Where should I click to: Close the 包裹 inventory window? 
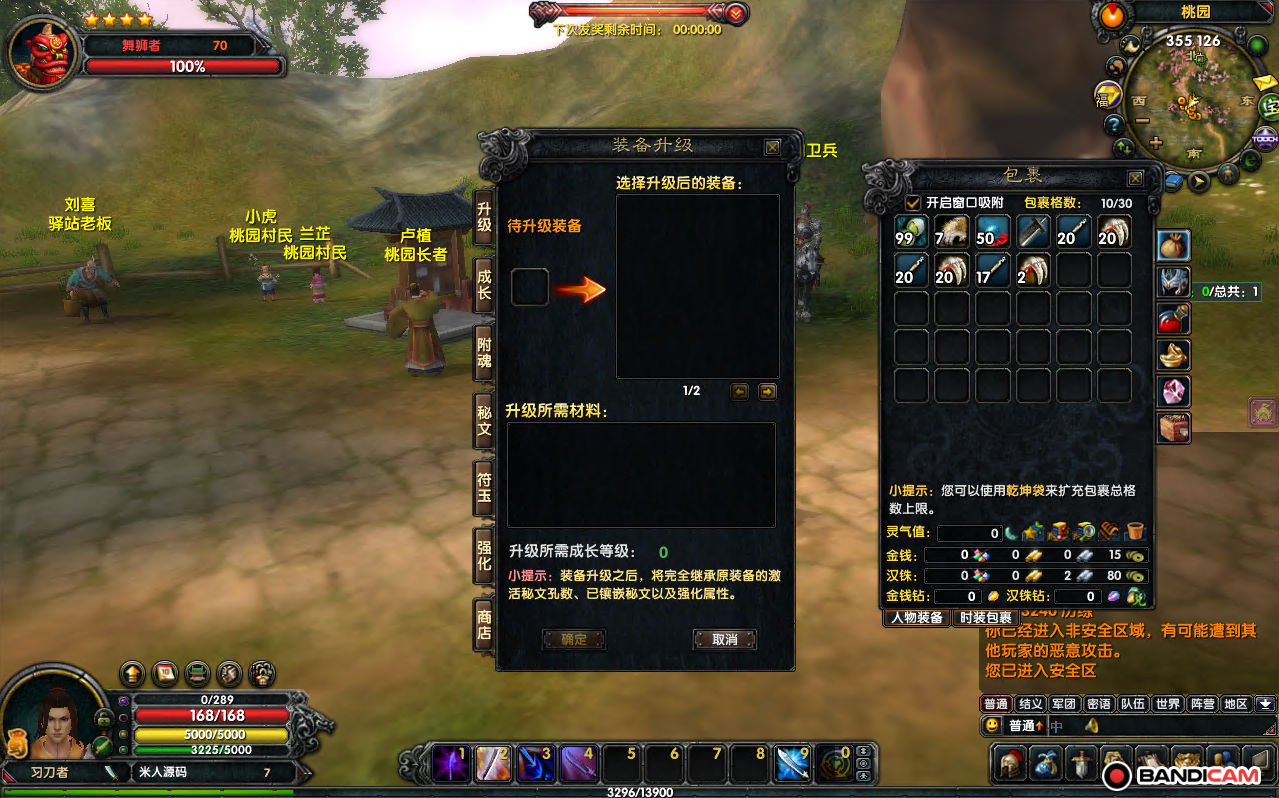1135,178
